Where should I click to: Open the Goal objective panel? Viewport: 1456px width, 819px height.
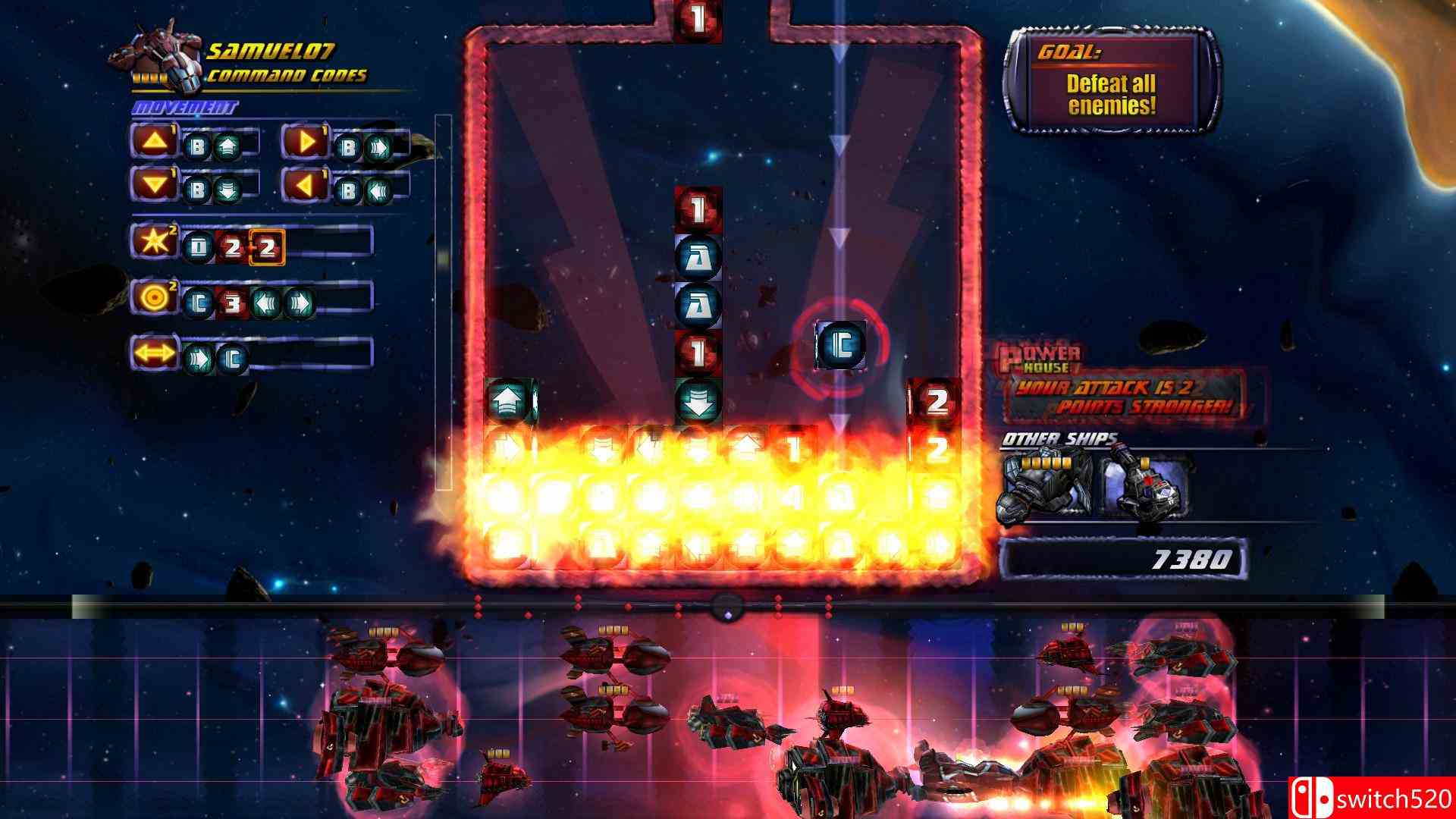(1111, 83)
